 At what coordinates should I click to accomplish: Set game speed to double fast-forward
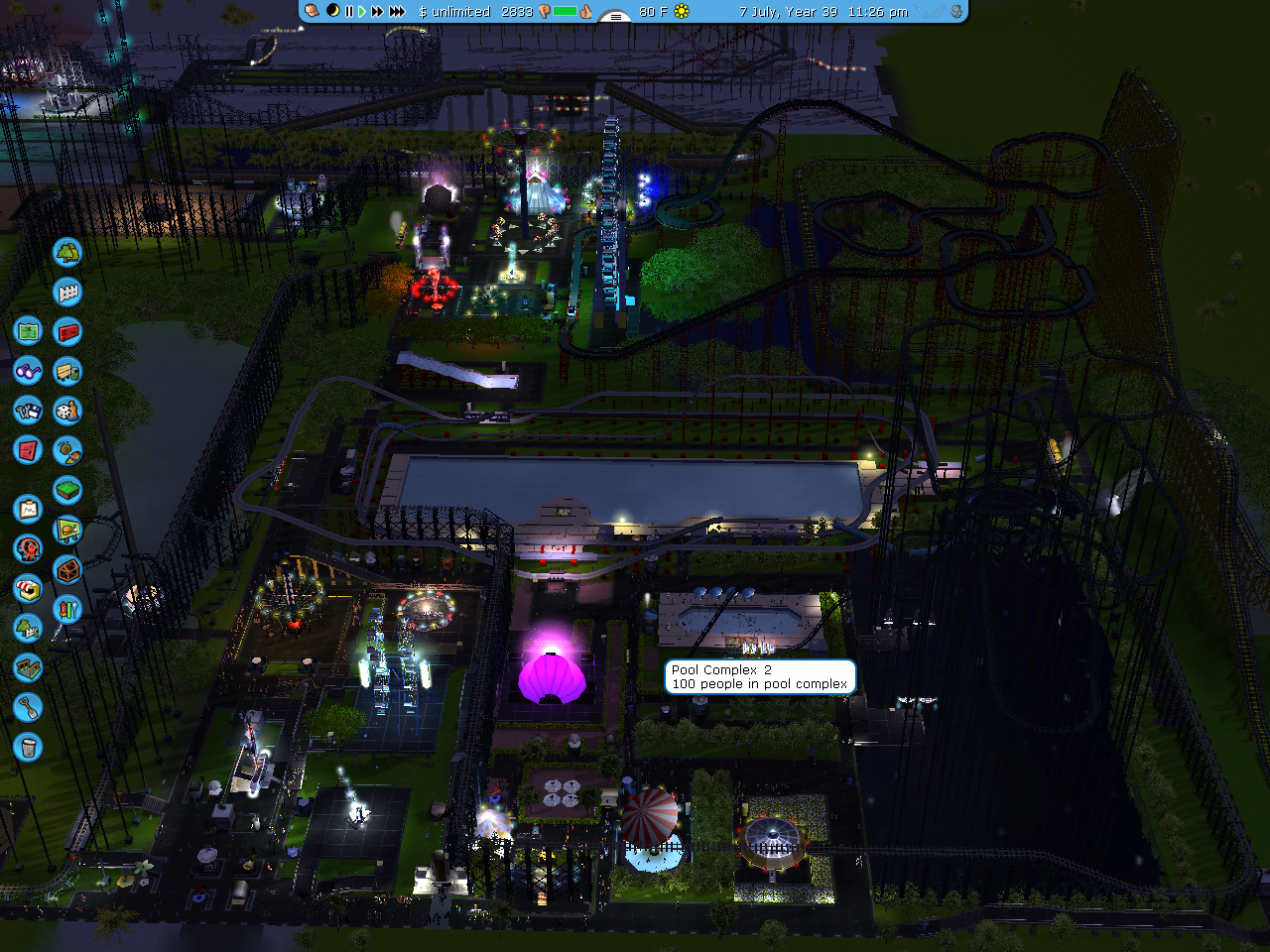click(x=377, y=12)
